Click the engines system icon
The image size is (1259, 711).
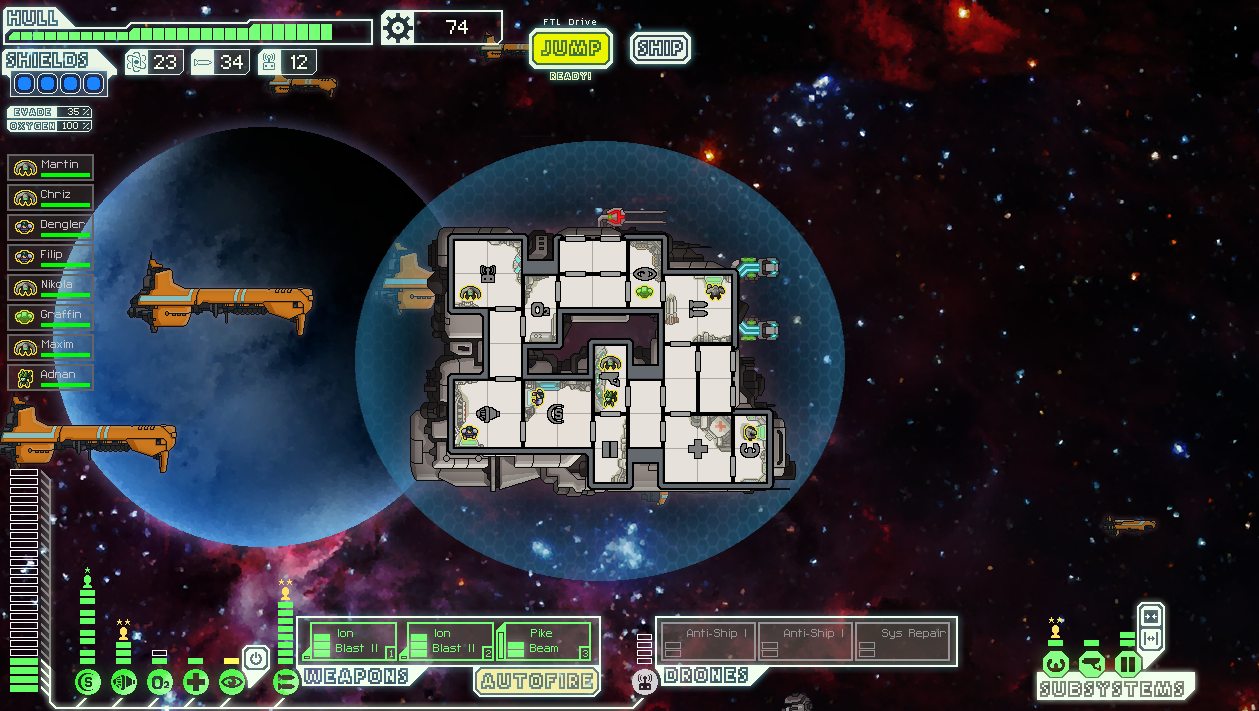pos(124,683)
